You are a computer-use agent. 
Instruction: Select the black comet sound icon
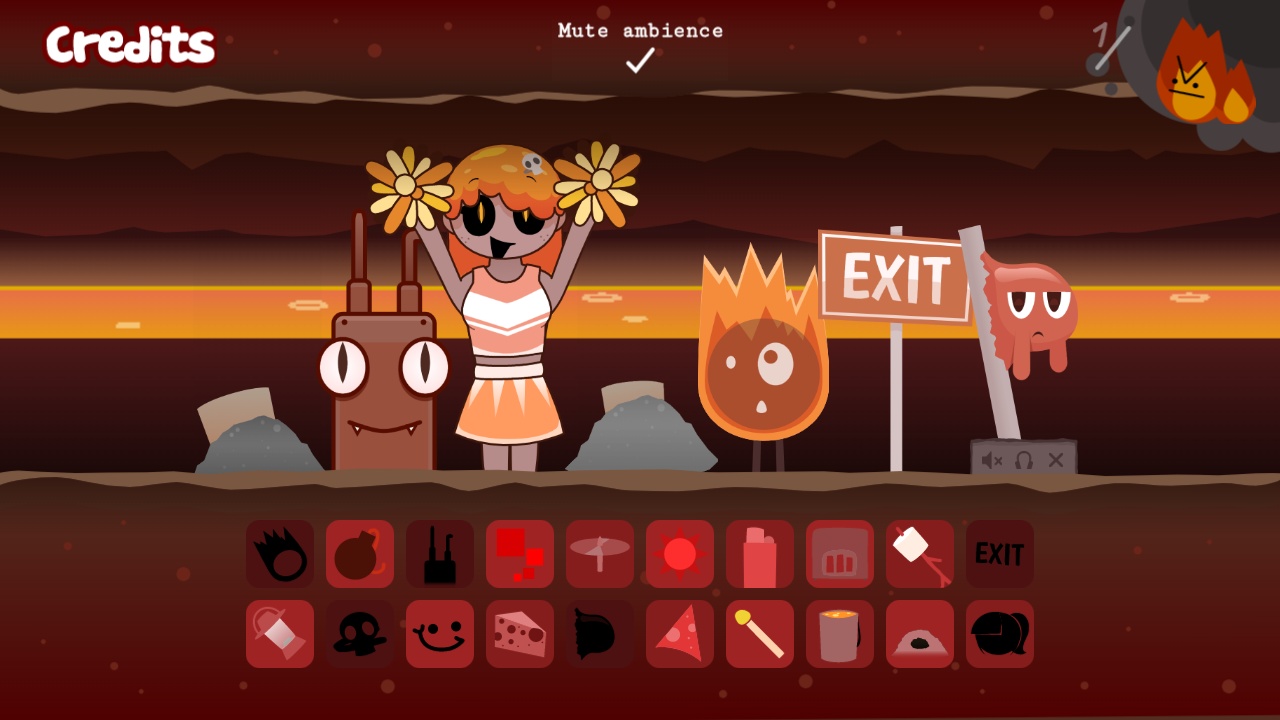point(280,554)
